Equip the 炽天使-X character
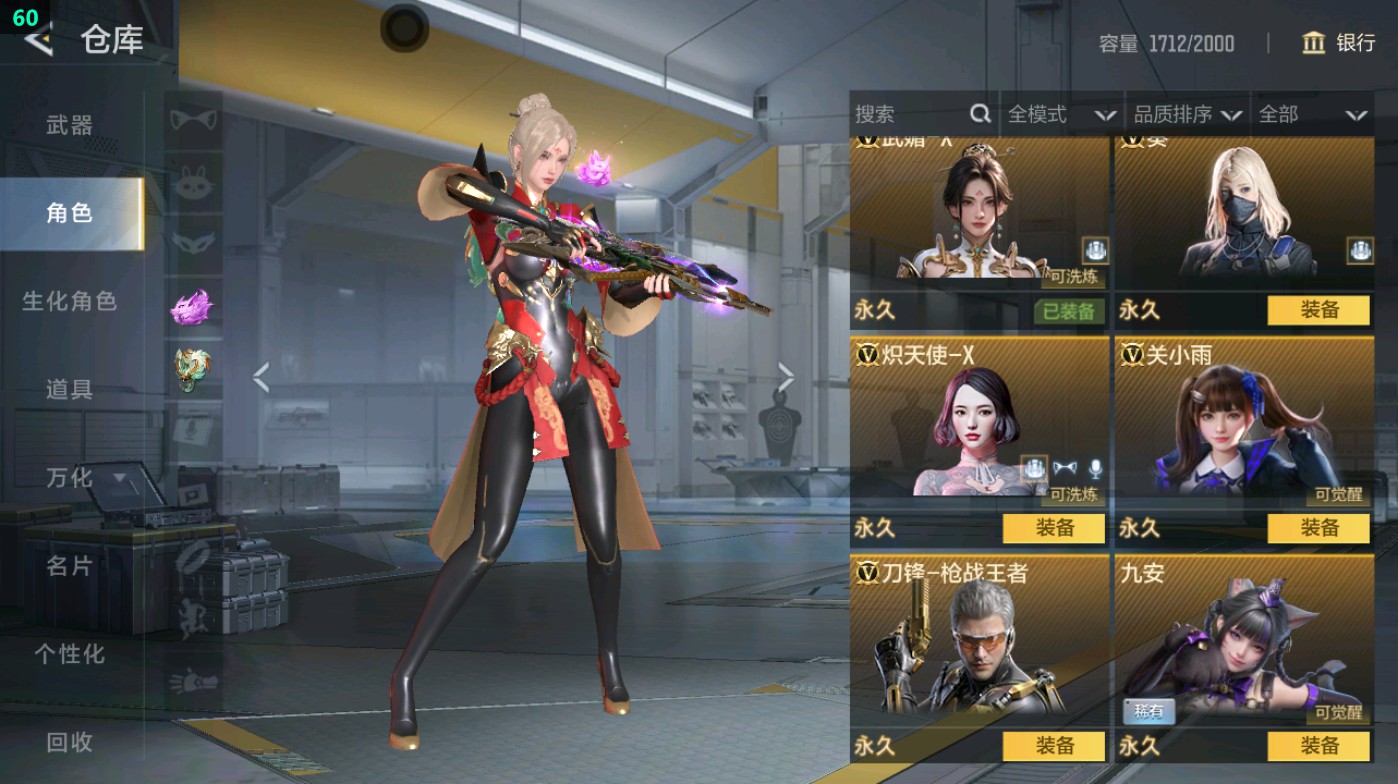Screen dimensions: 1398x784 tap(1054, 528)
